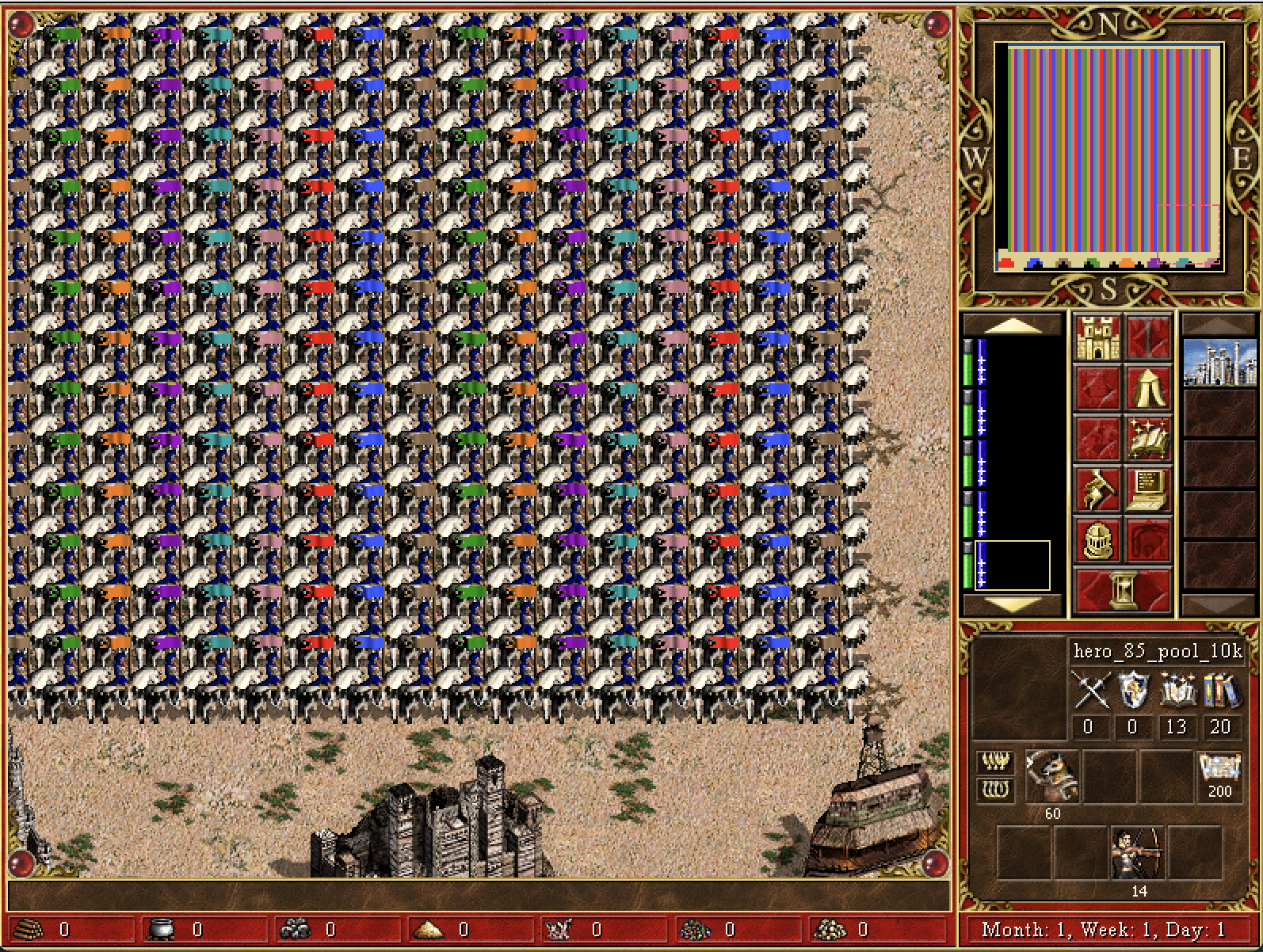Click the sleep hero tent button
This screenshot has height=952, width=1263.
click(x=1147, y=389)
